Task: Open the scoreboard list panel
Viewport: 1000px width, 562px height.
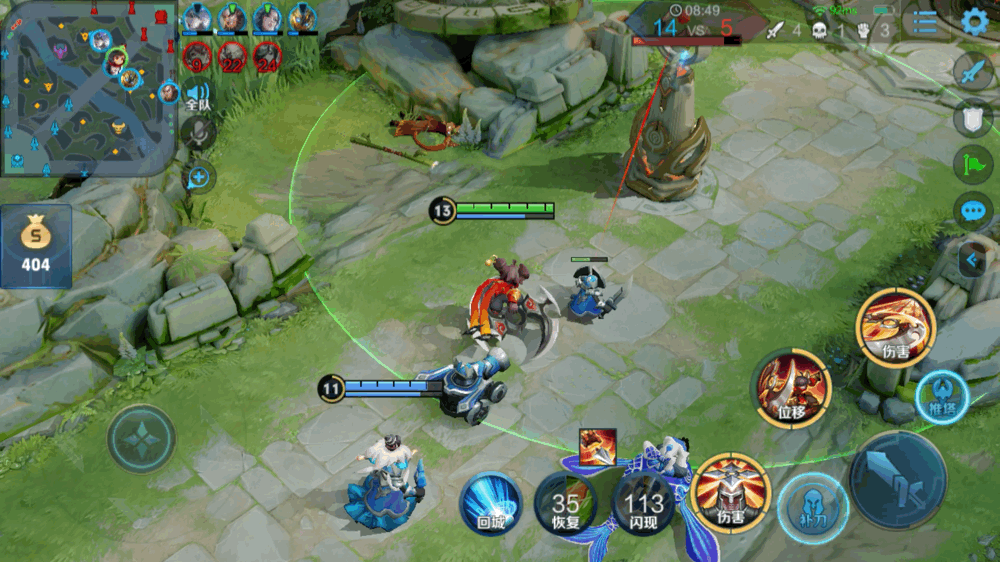Action: pos(926,22)
